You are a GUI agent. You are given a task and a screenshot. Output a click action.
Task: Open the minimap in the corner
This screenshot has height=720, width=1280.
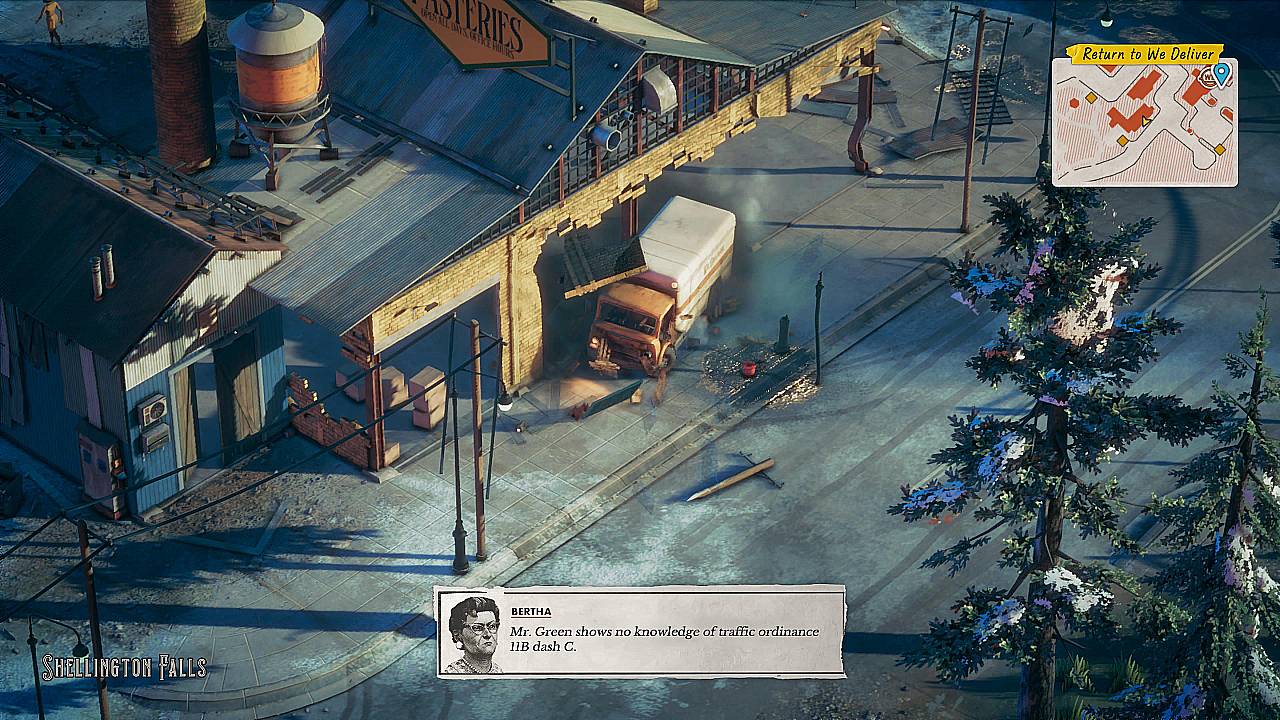1144,125
